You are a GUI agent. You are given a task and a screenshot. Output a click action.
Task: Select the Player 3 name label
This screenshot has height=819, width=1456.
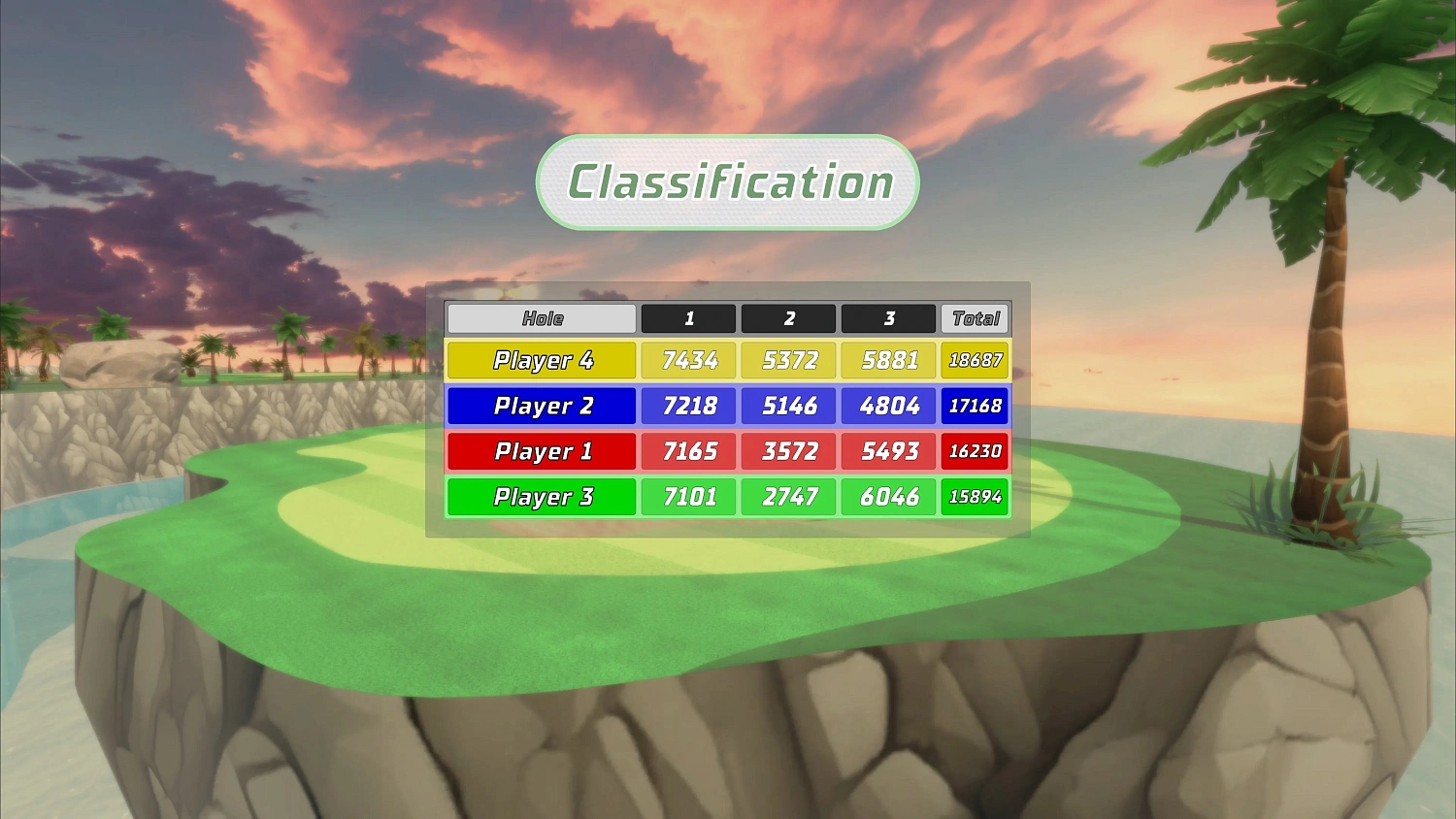coord(541,497)
